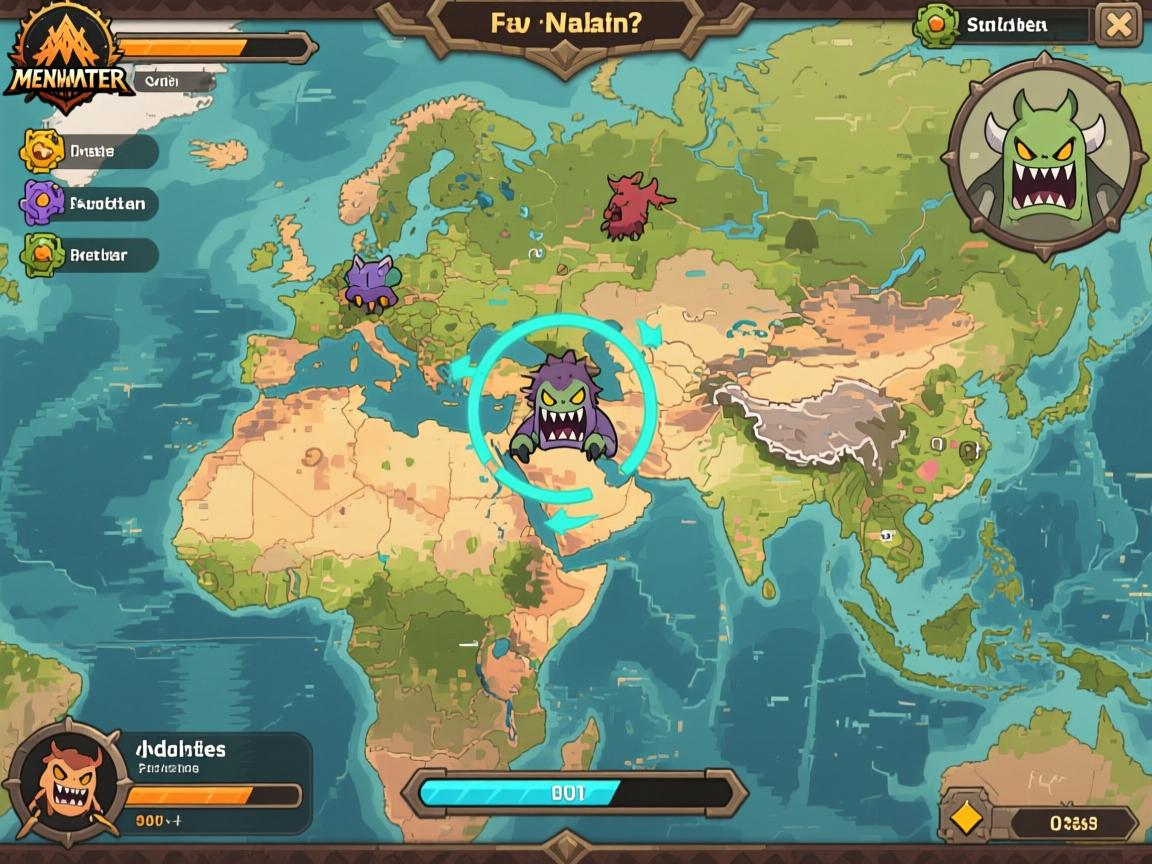Click the green monster badge at top
The image size is (1152, 864).
[x=937, y=24]
